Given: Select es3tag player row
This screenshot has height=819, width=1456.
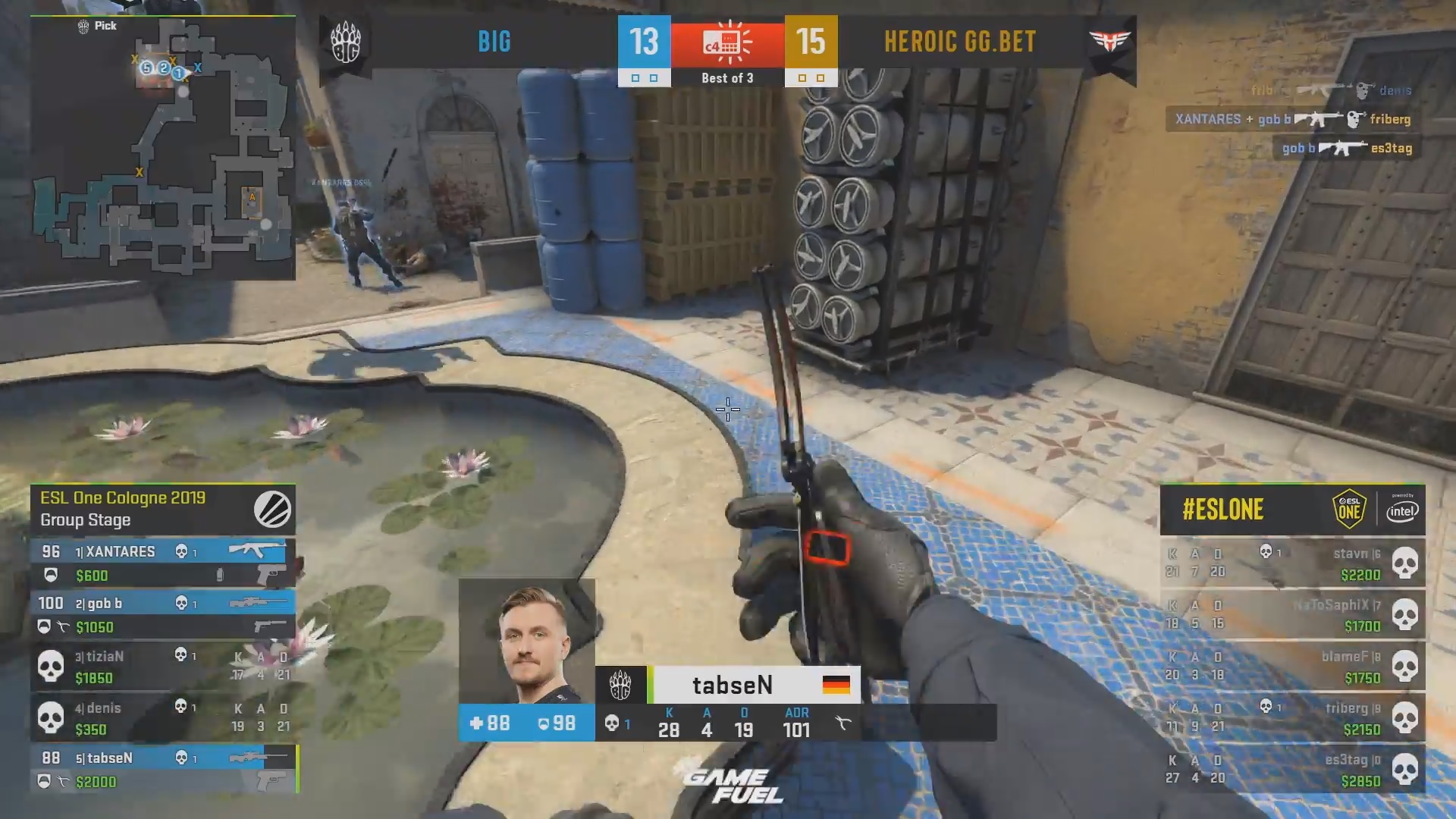Looking at the screenshot, I should (x=1292, y=769).
